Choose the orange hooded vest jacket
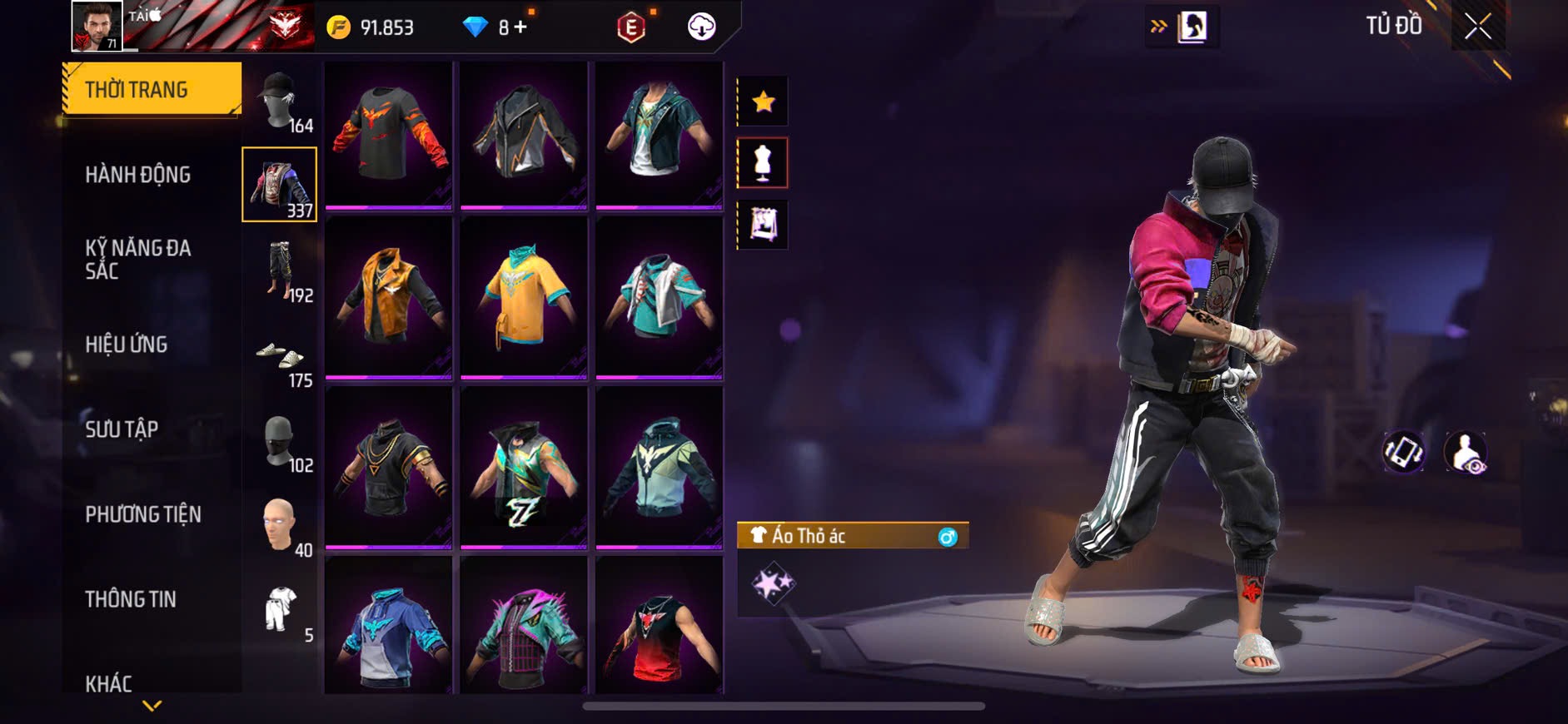The width and height of the screenshot is (1568, 724). pos(388,297)
